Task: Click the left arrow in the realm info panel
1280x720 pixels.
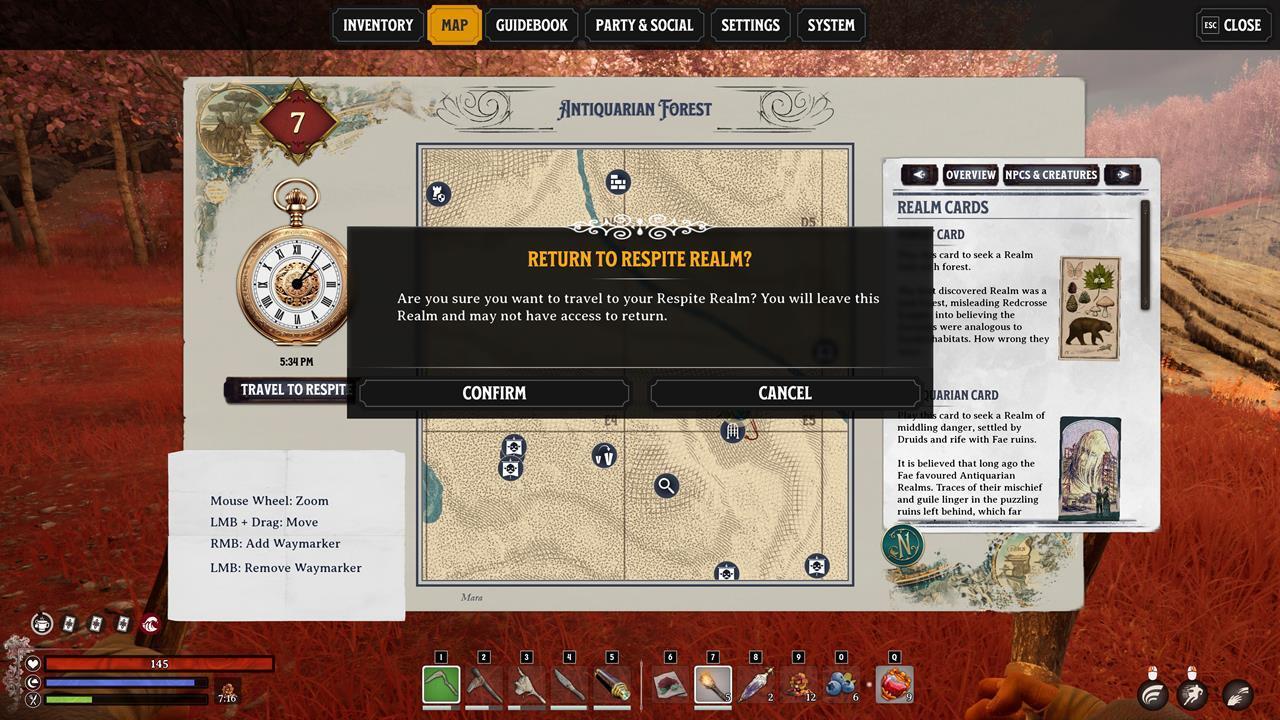Action: point(919,175)
